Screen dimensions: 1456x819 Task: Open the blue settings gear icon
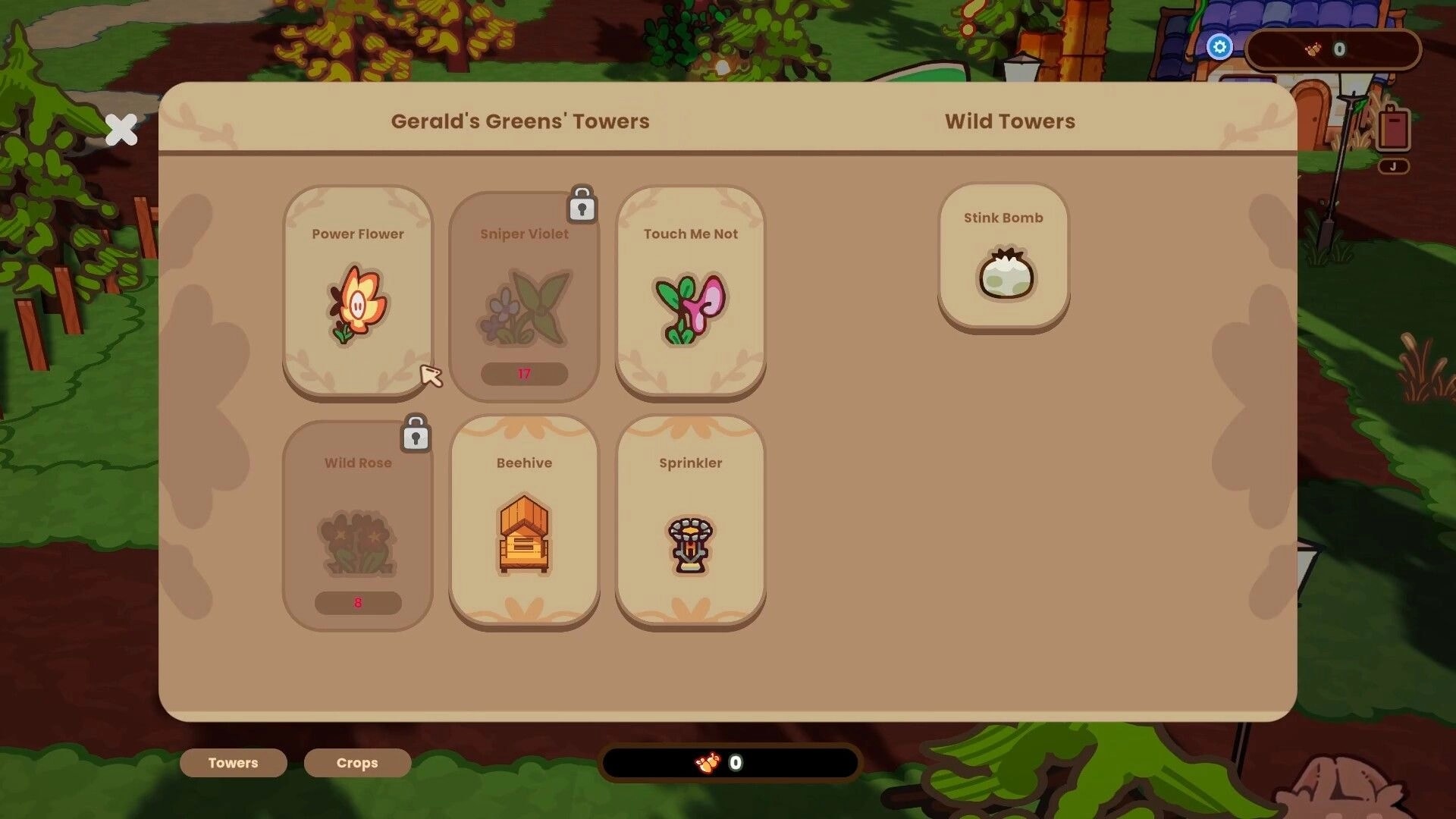(x=1219, y=47)
